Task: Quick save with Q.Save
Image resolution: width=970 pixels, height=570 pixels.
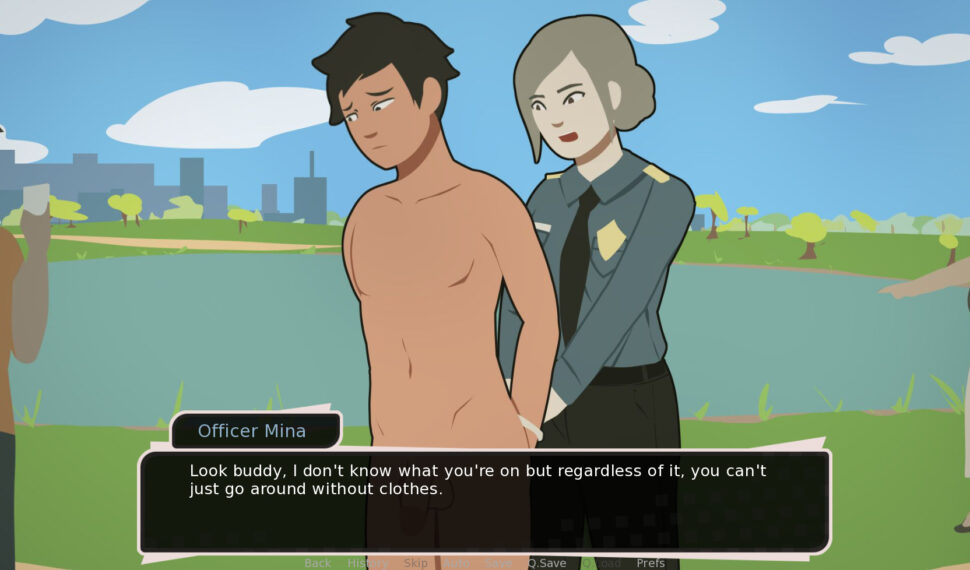Action: pyautogui.click(x=546, y=563)
